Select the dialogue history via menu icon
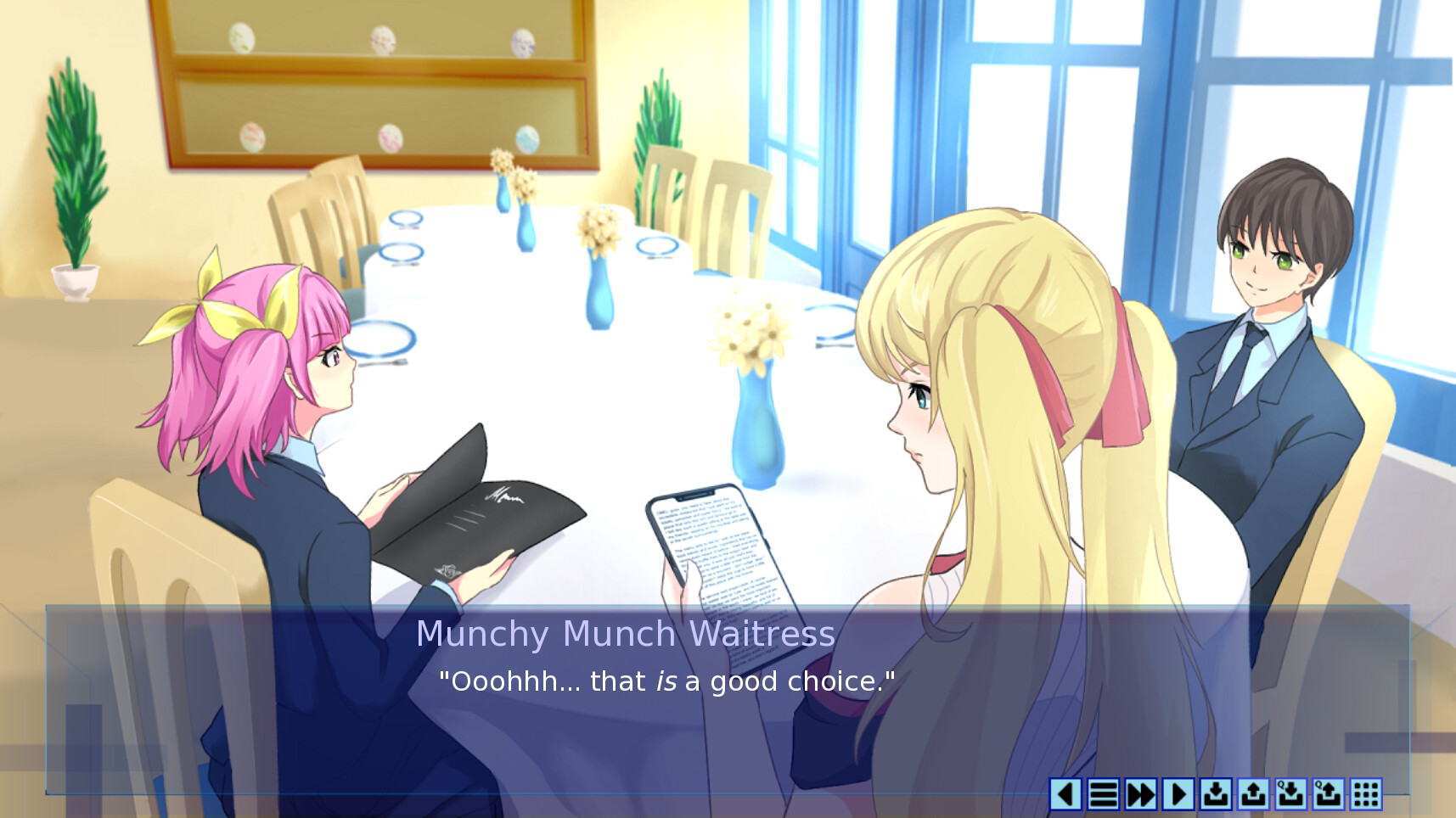The height and width of the screenshot is (818, 1456). pos(1103,795)
